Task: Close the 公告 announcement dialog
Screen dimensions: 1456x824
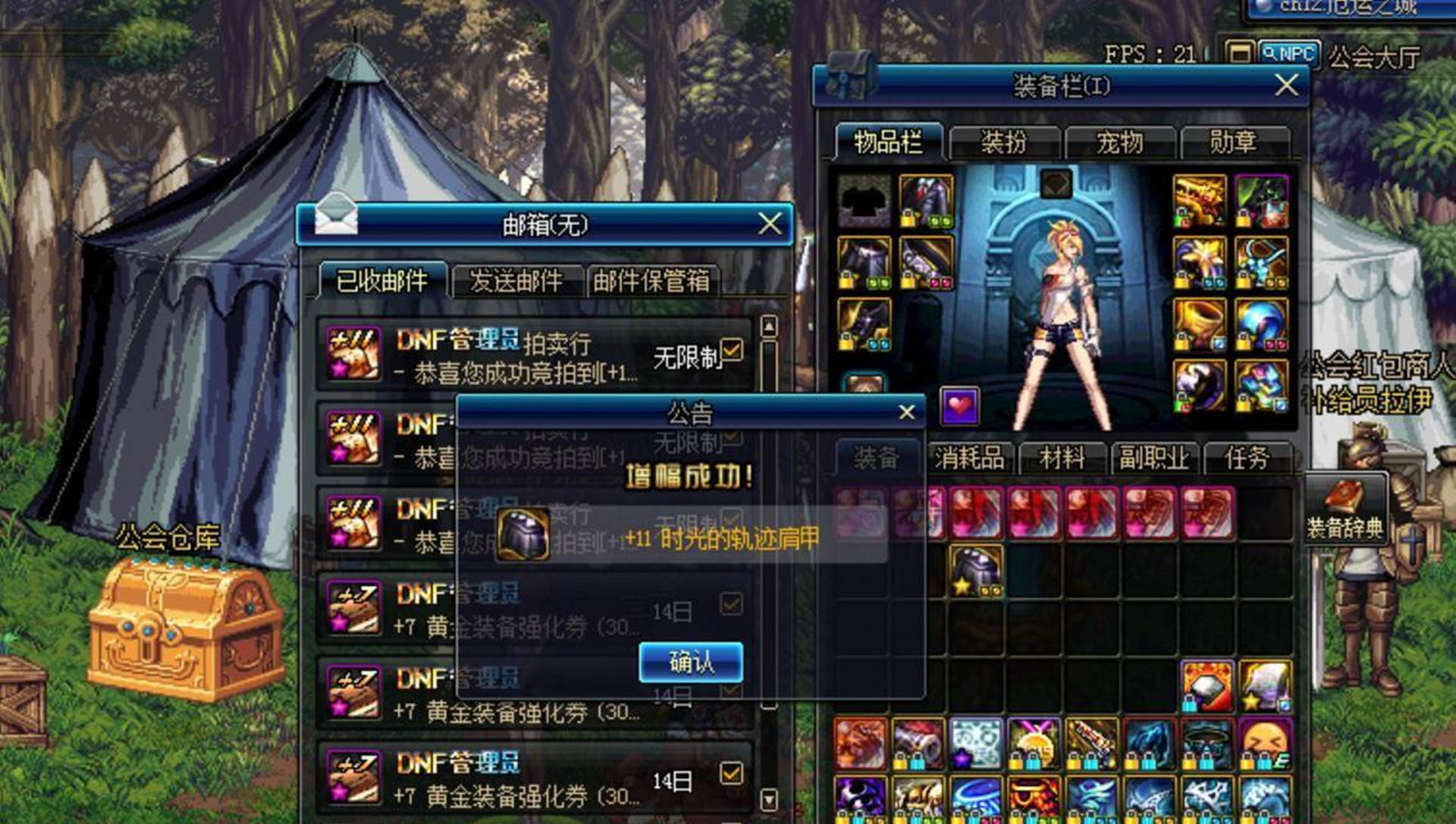Action: [x=906, y=412]
